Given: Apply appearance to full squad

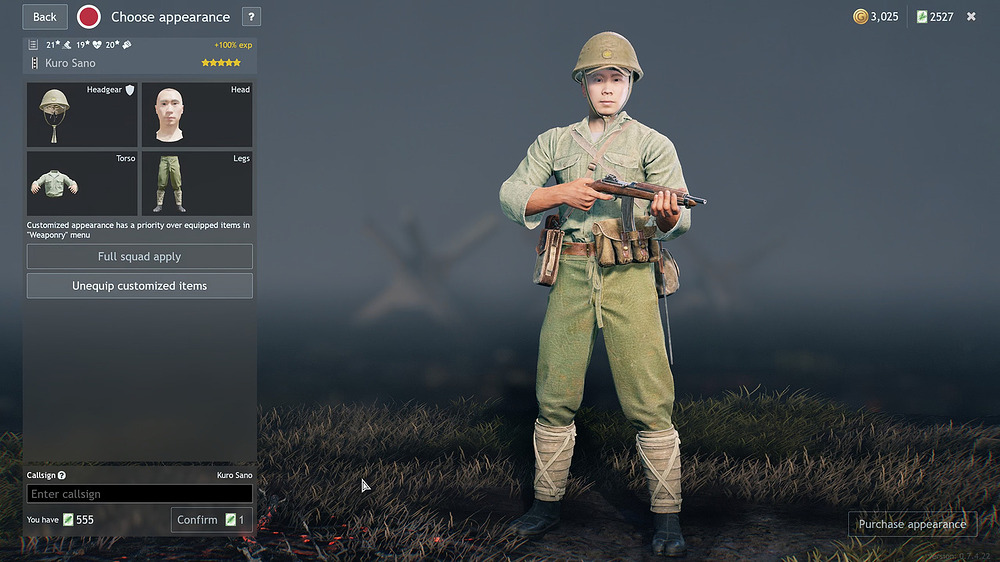Looking at the screenshot, I should (139, 257).
